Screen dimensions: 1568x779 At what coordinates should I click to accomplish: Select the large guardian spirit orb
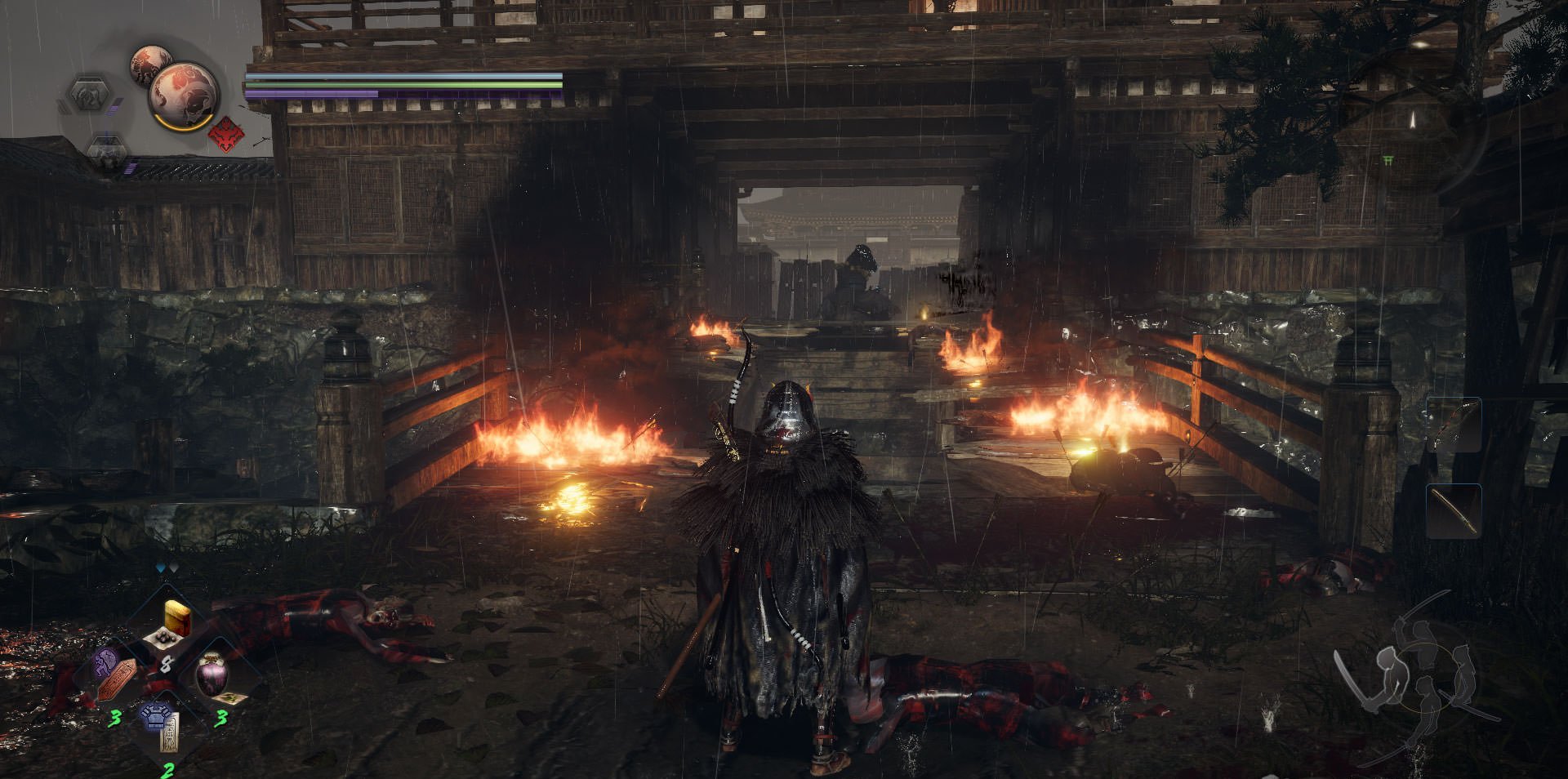(x=184, y=94)
